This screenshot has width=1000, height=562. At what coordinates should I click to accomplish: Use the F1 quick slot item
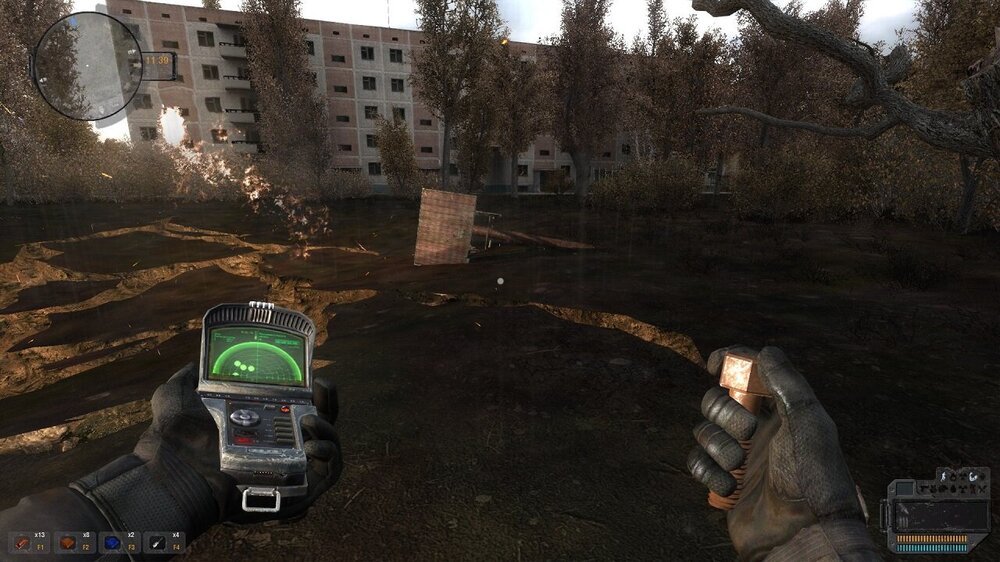point(22,541)
